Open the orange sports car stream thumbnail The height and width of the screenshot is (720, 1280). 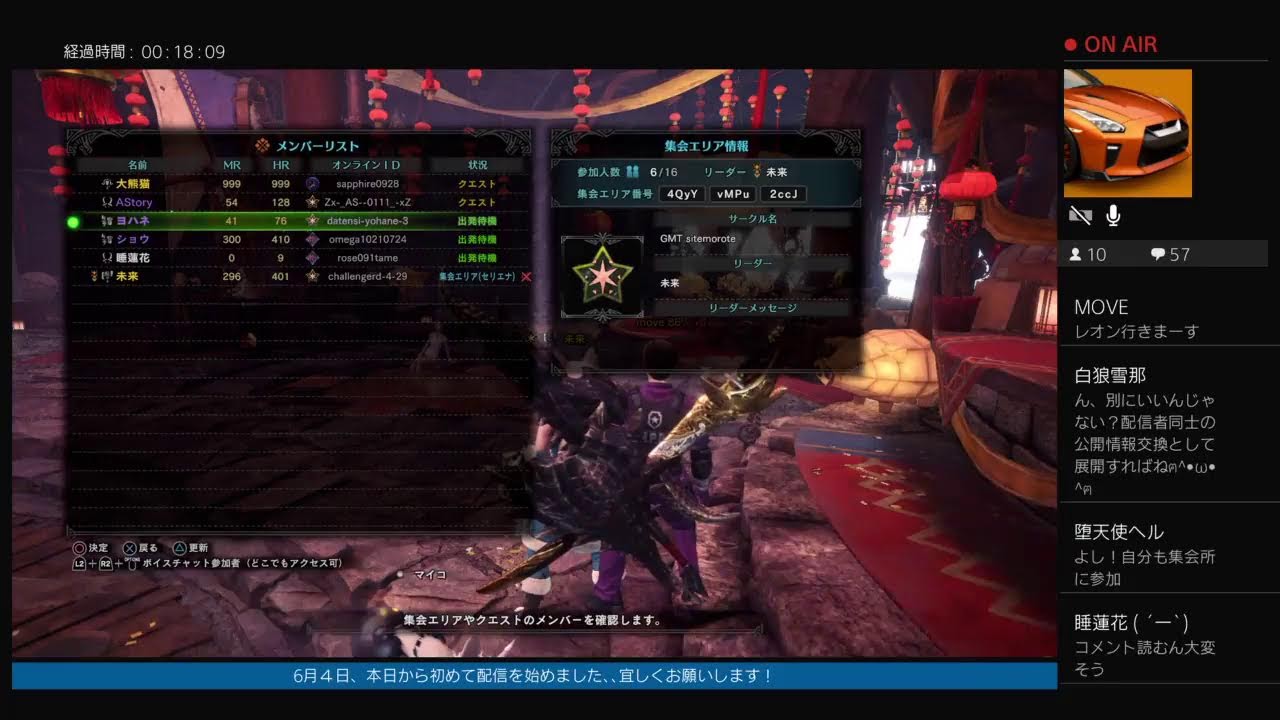point(1127,133)
